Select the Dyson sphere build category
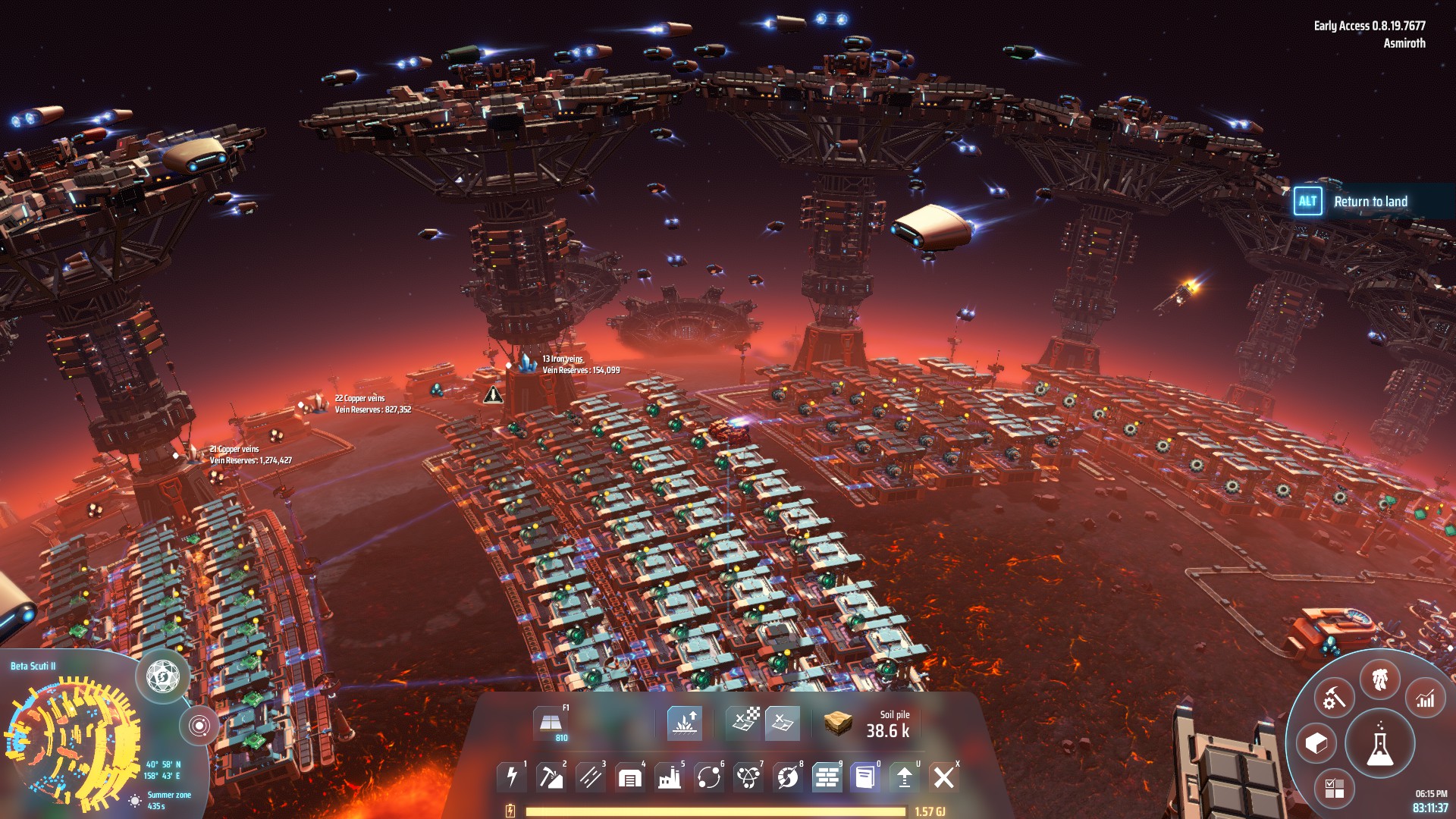The image size is (1456, 819). [788, 777]
